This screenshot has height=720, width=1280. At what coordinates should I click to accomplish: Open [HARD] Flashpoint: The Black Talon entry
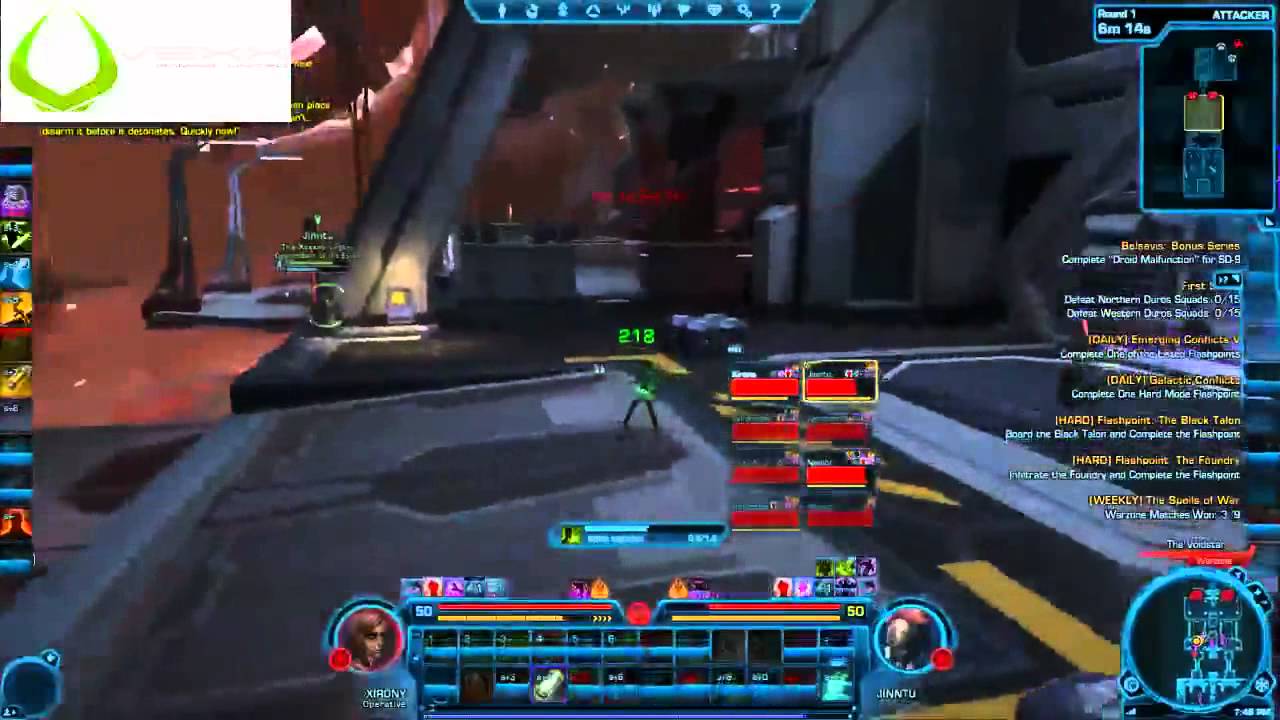click(x=1146, y=421)
